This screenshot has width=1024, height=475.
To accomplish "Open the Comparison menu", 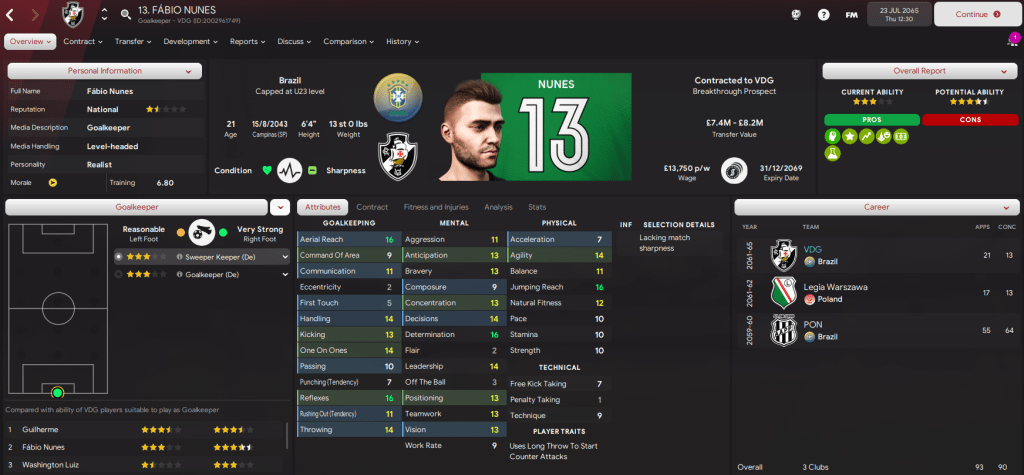I will pyautogui.click(x=349, y=42).
